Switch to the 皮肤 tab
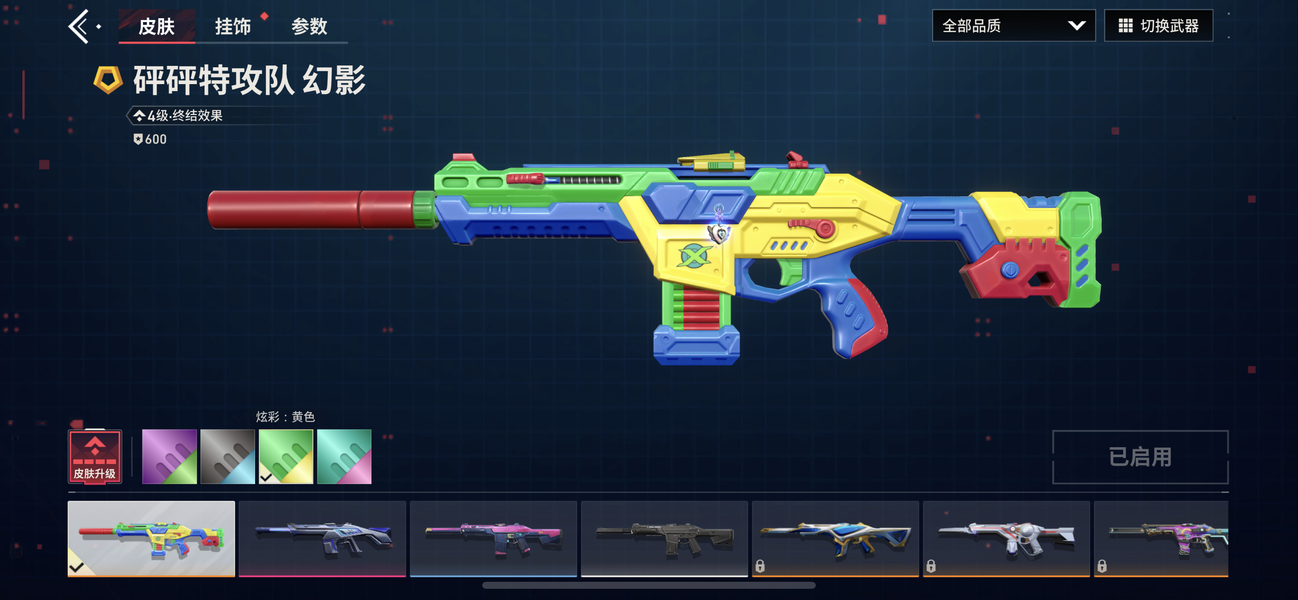 coord(156,26)
